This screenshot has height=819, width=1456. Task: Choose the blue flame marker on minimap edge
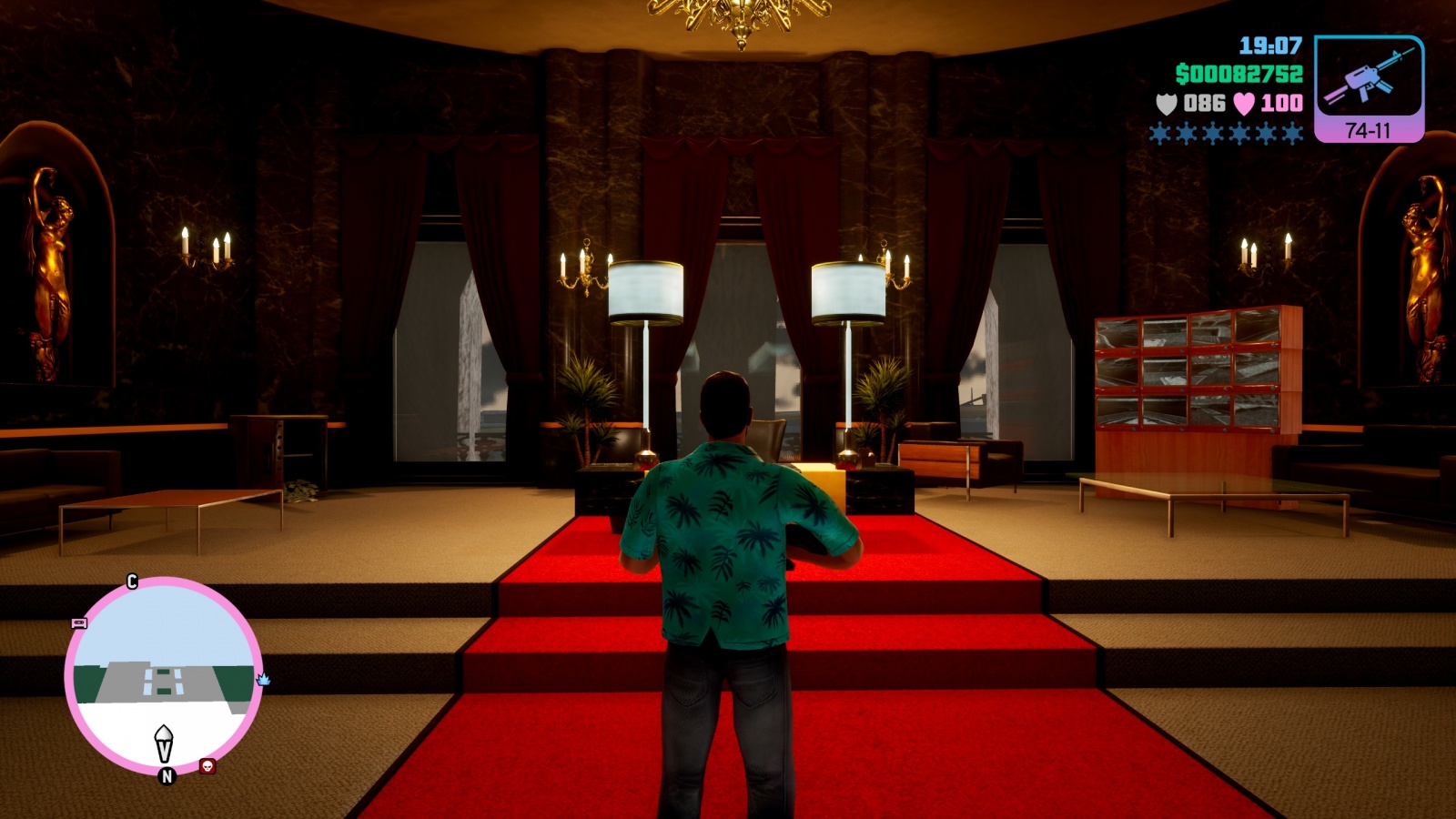(264, 679)
